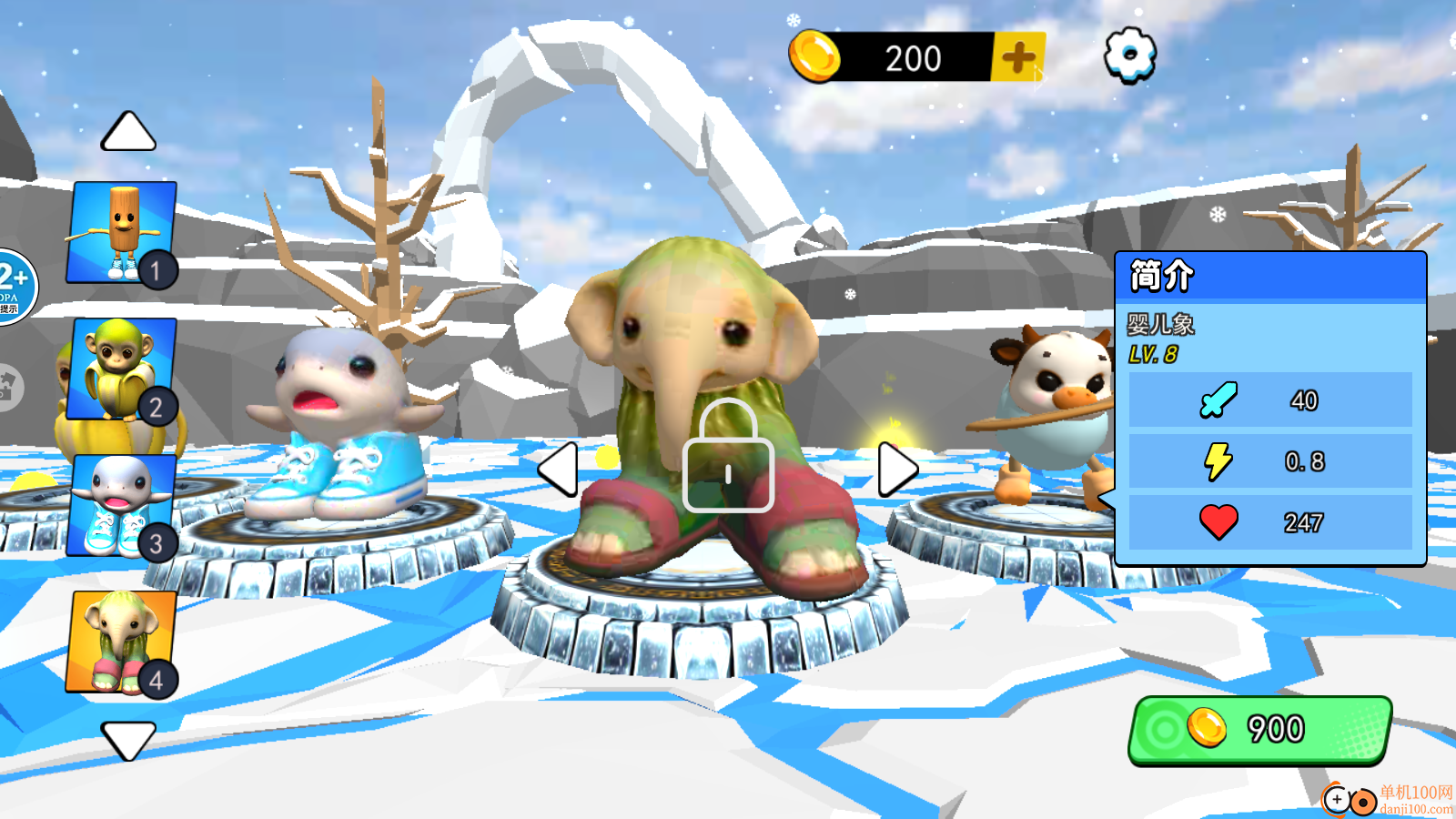Show the previous character with left arrow
This screenshot has width=1456, height=819.
(x=559, y=470)
